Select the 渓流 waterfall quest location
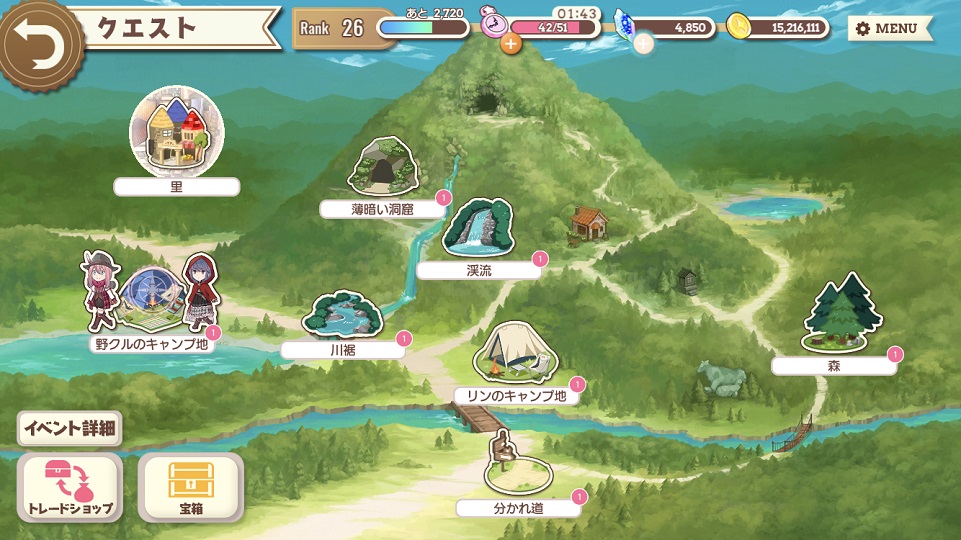Image resolution: width=961 pixels, height=540 pixels. 478,228
